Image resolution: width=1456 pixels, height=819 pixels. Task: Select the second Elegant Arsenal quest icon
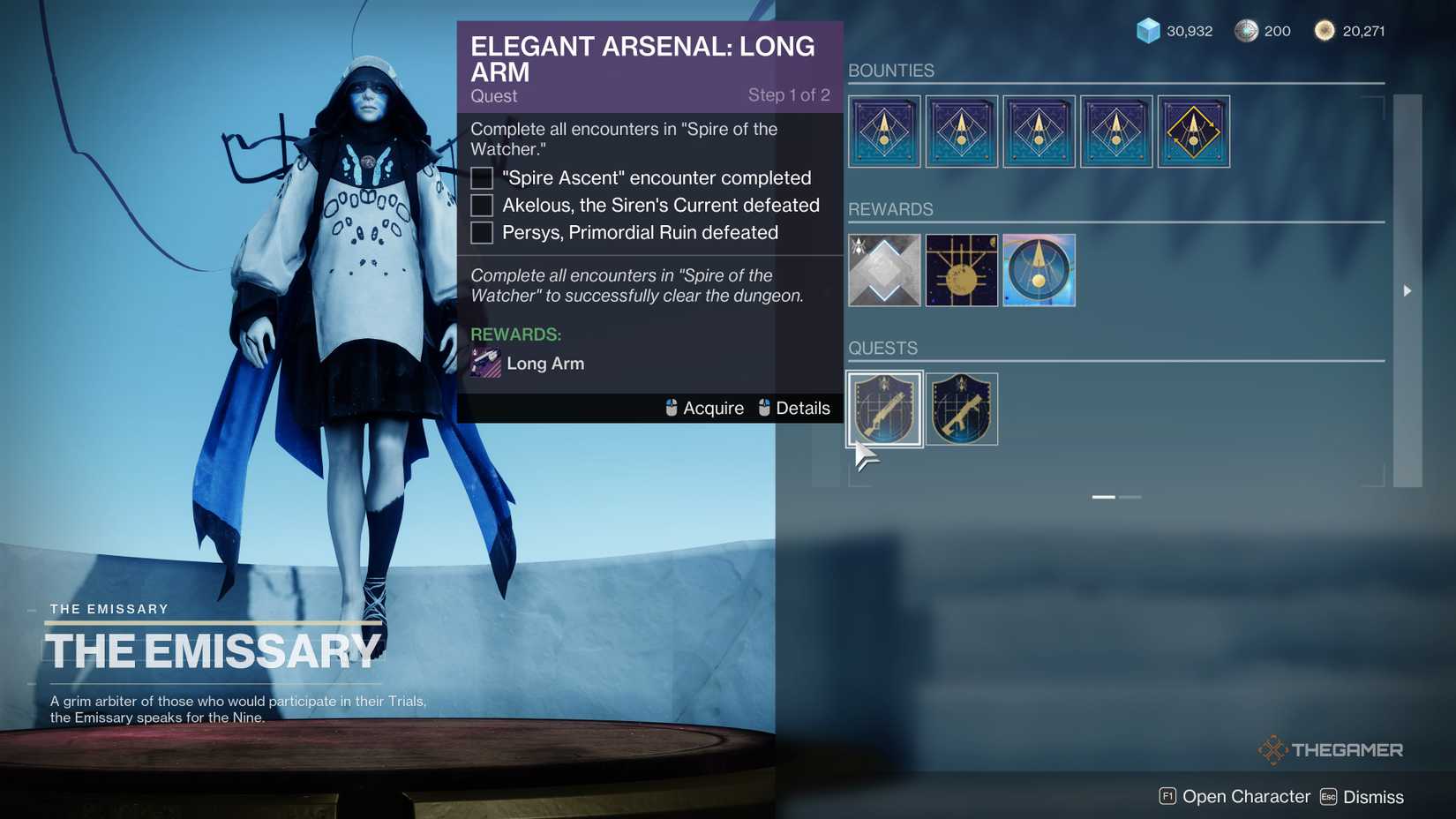click(x=961, y=409)
